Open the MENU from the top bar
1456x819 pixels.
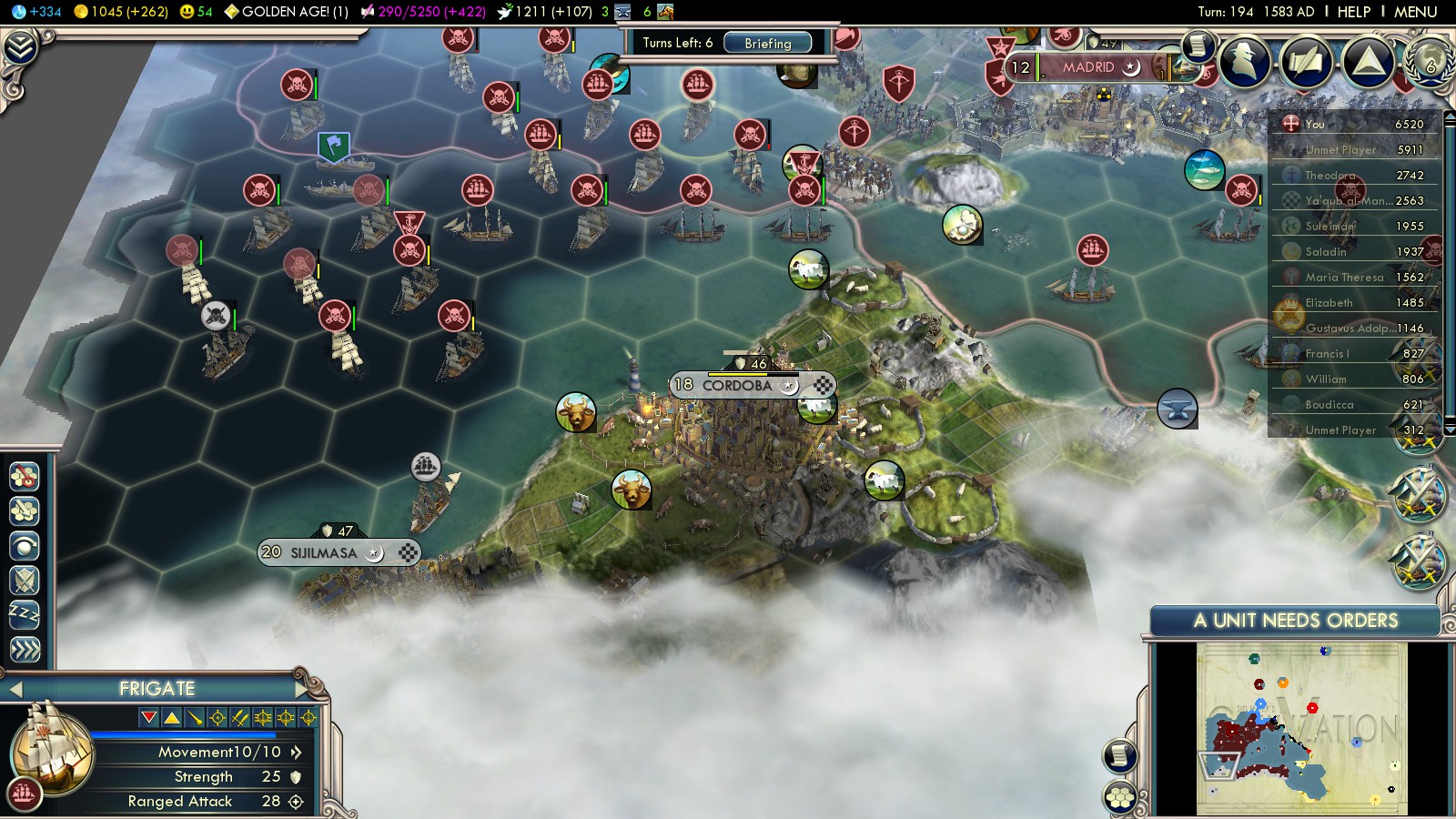[x=1415, y=12]
